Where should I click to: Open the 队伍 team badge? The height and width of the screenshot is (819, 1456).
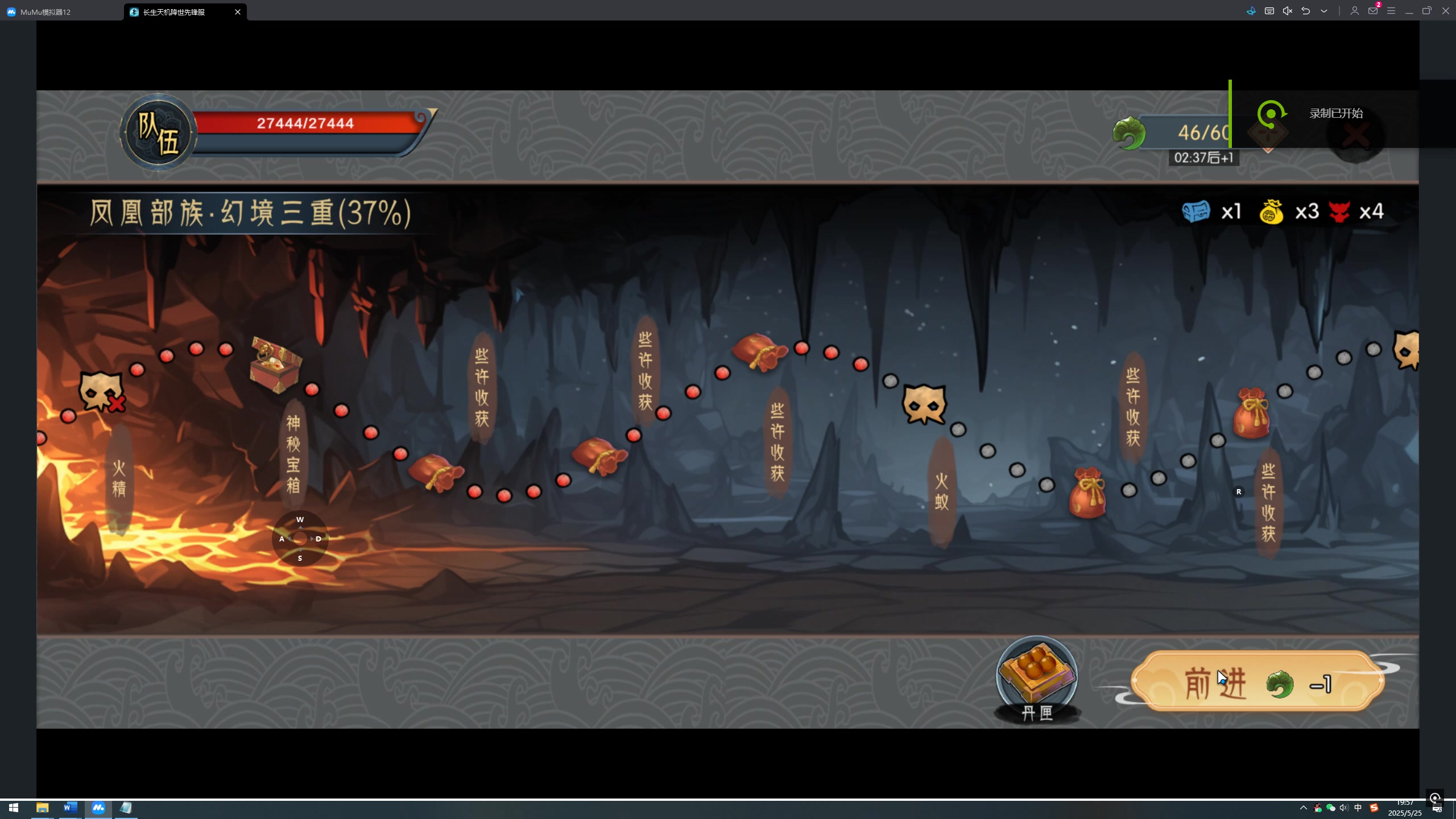click(158, 133)
